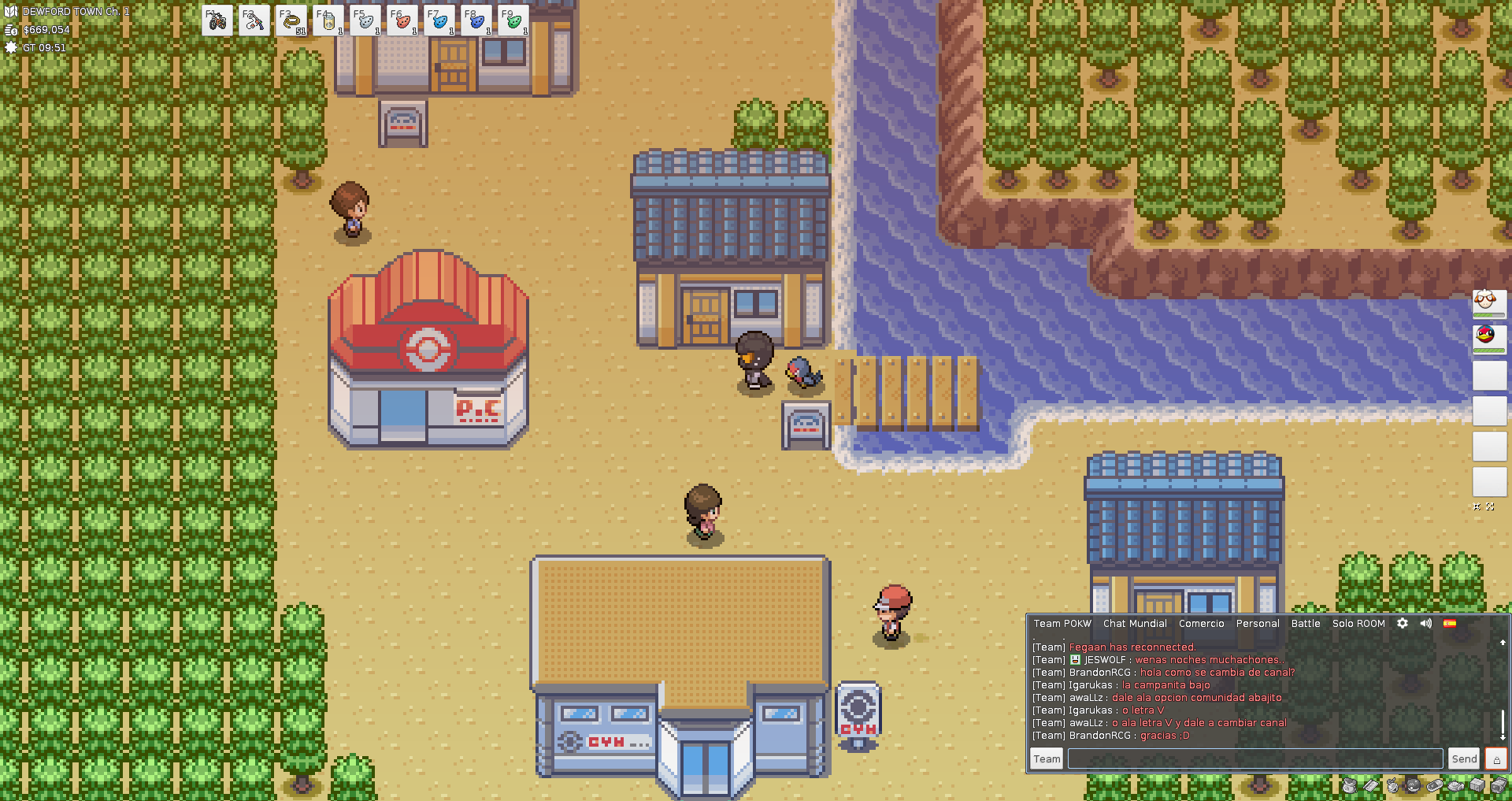
Task: Switch to the Team POKW chat tab
Action: pos(1062,623)
